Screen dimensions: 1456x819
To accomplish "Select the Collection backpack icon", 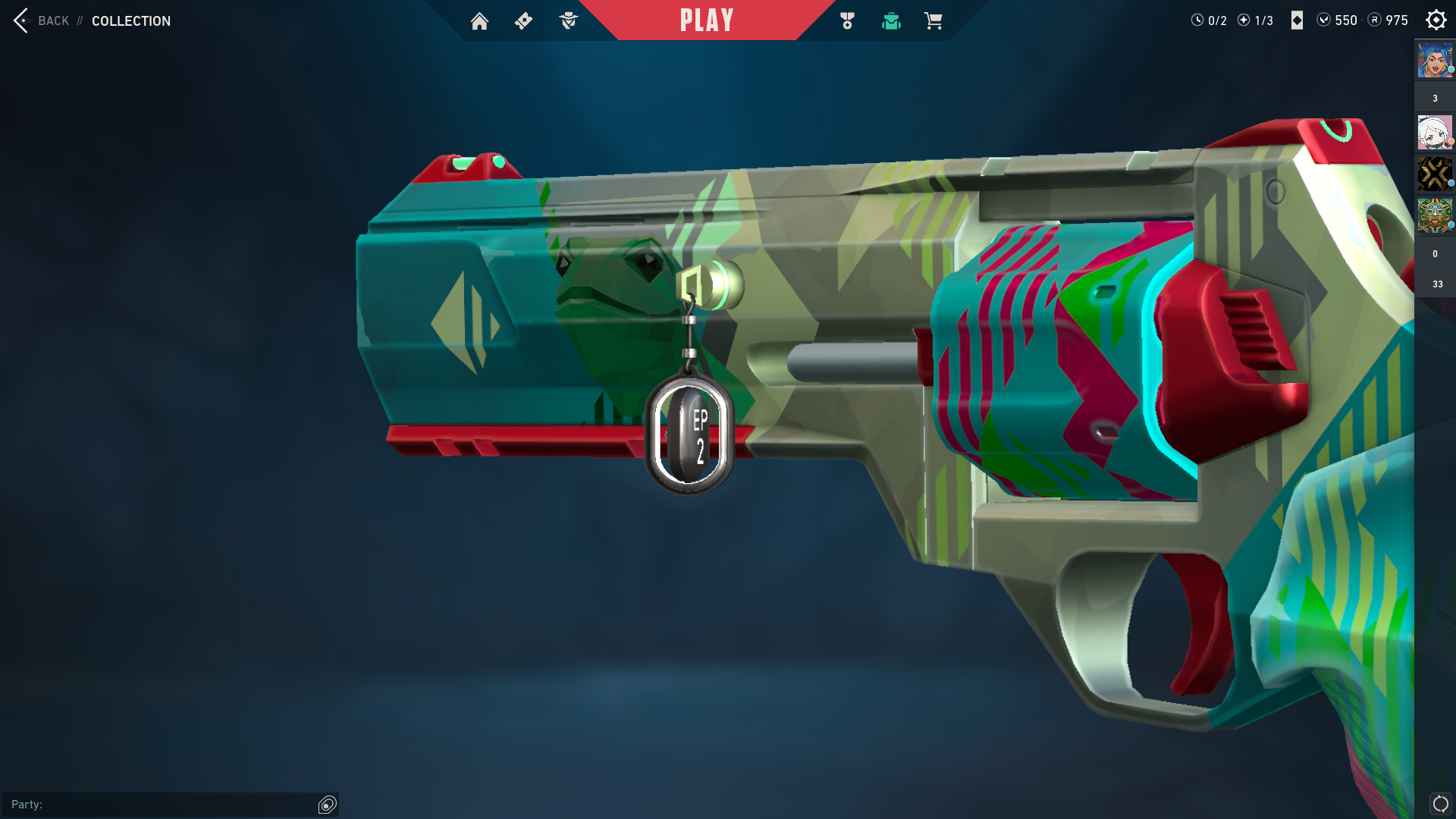I will (891, 20).
